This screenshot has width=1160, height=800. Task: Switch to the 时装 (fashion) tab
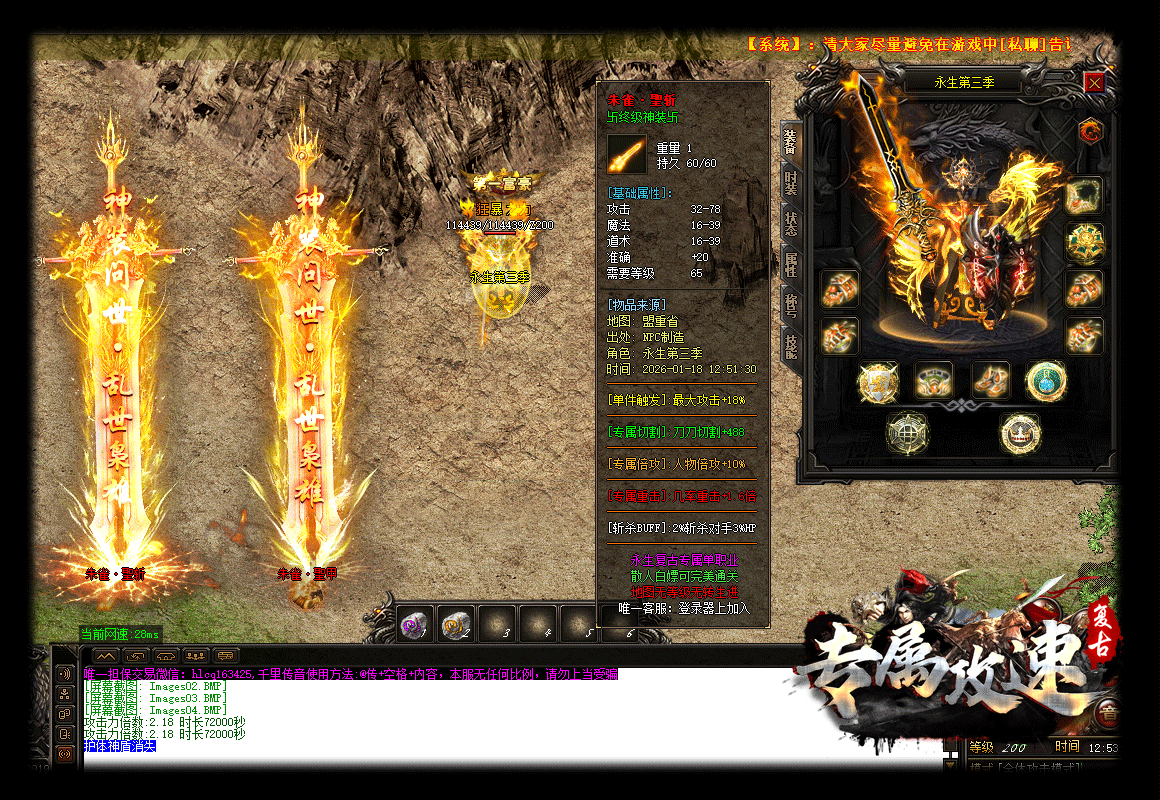point(790,183)
